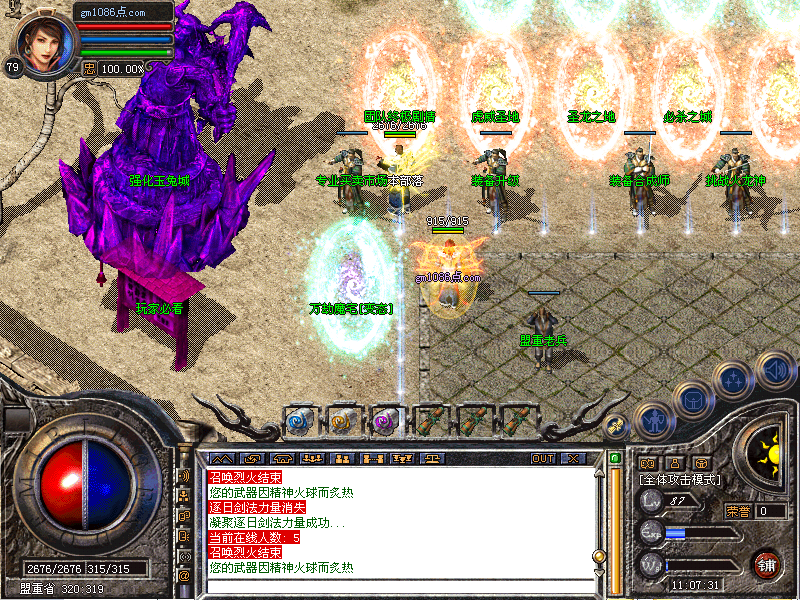Open the skills sparkle round button
The image size is (800, 600).
tap(734, 380)
